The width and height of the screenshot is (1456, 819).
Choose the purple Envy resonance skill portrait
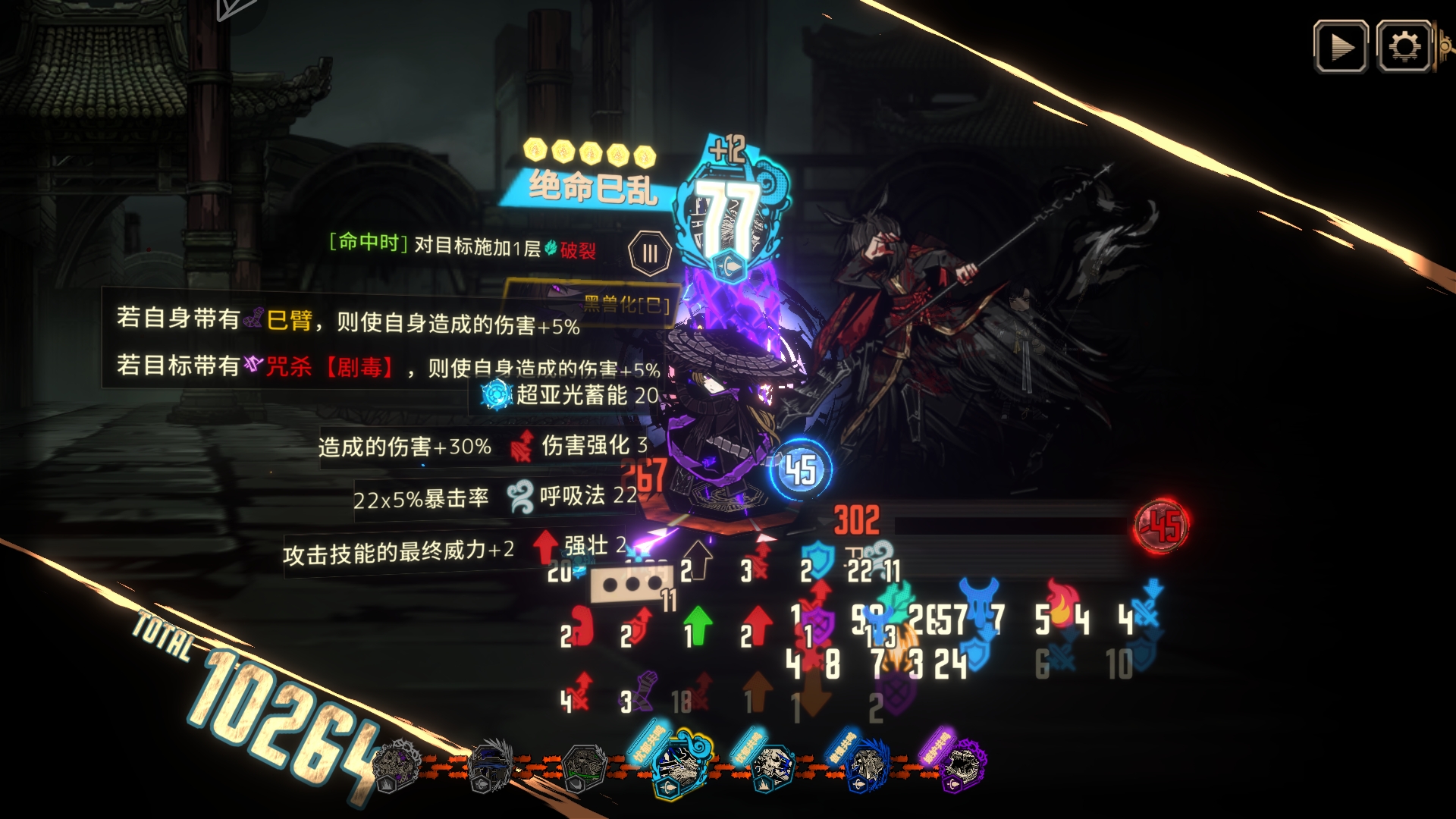962,764
